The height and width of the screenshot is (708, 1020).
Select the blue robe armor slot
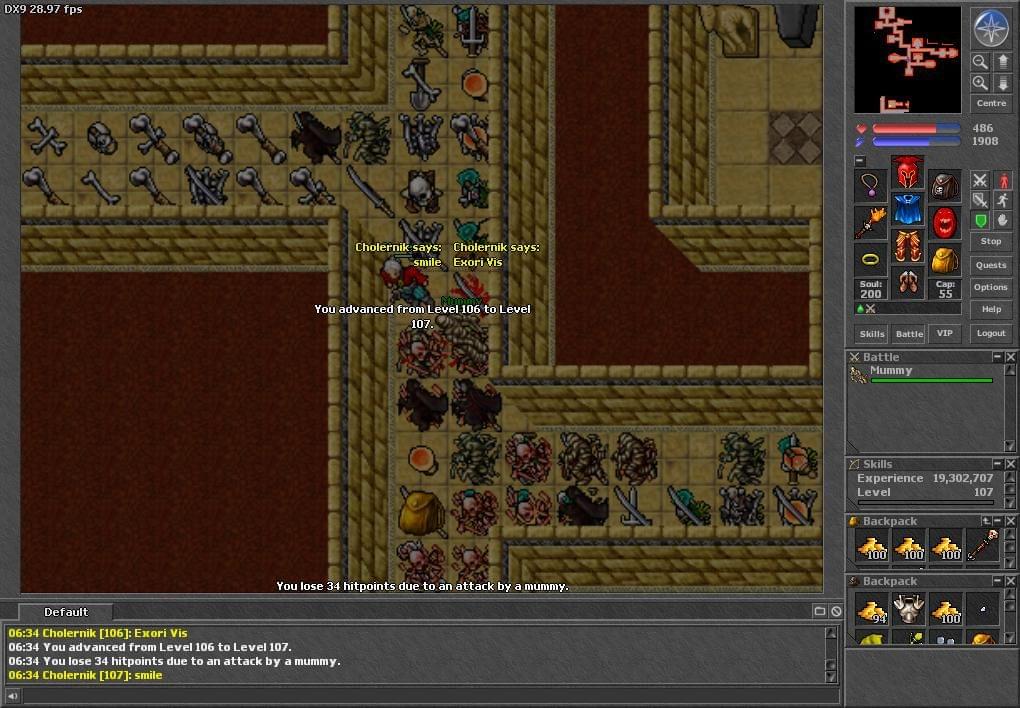(x=908, y=210)
